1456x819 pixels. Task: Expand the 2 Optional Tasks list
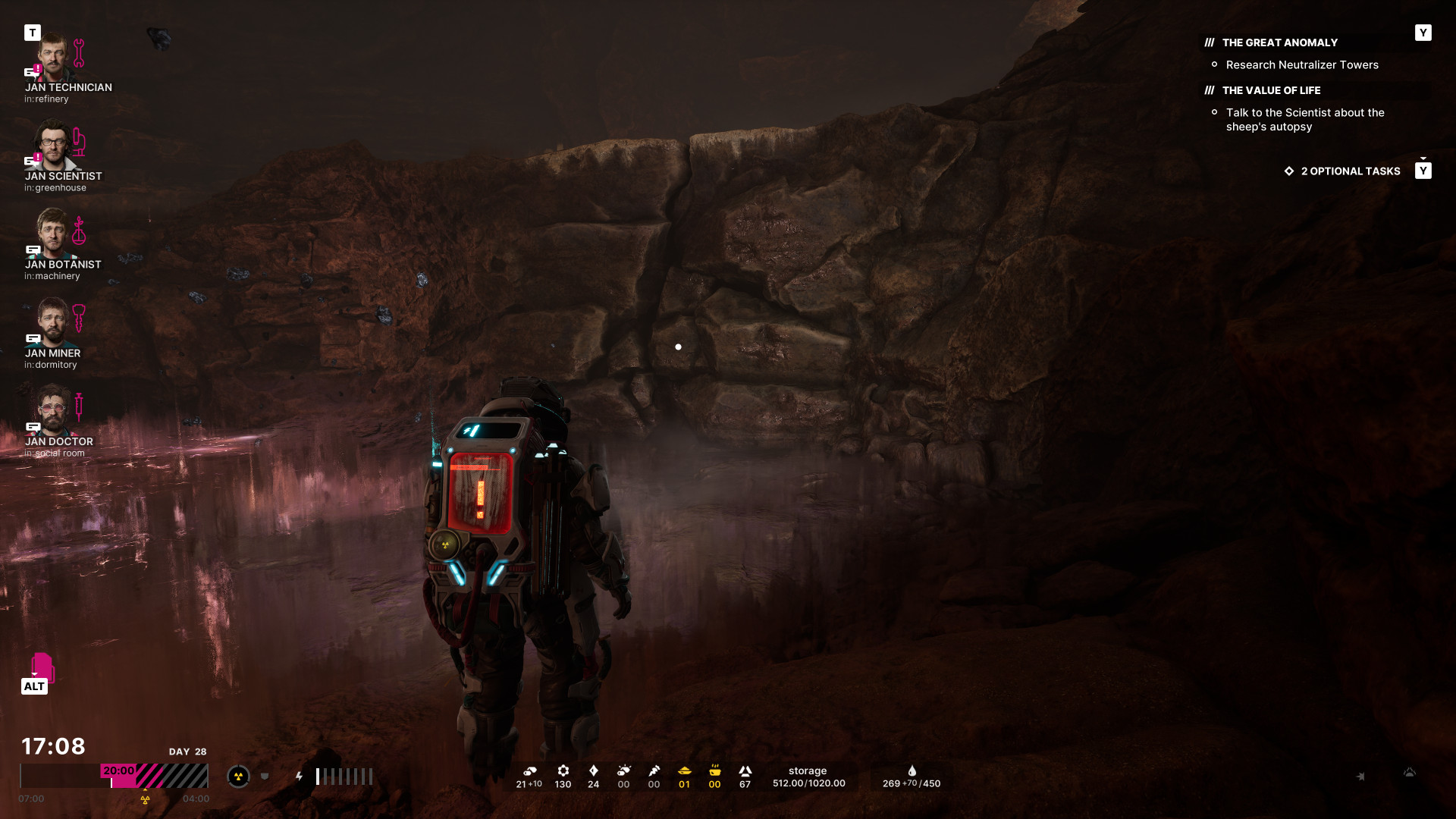(1350, 171)
